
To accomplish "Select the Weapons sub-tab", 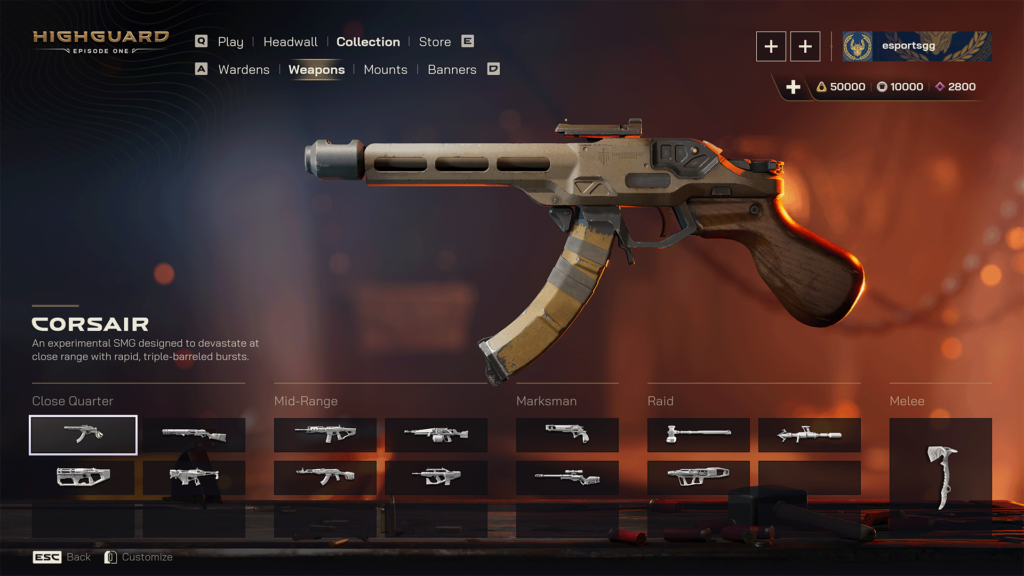I will tap(316, 70).
